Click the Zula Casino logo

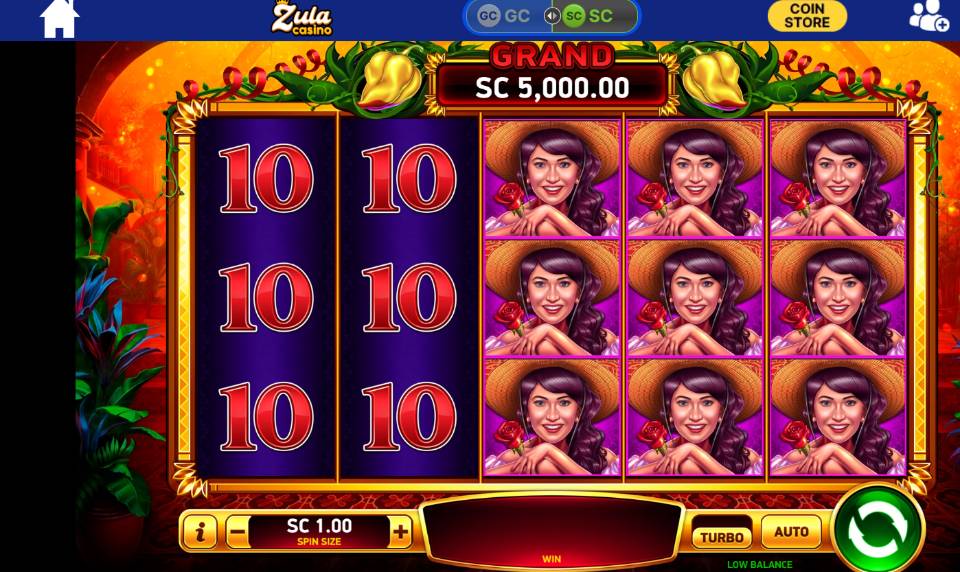coord(301,18)
